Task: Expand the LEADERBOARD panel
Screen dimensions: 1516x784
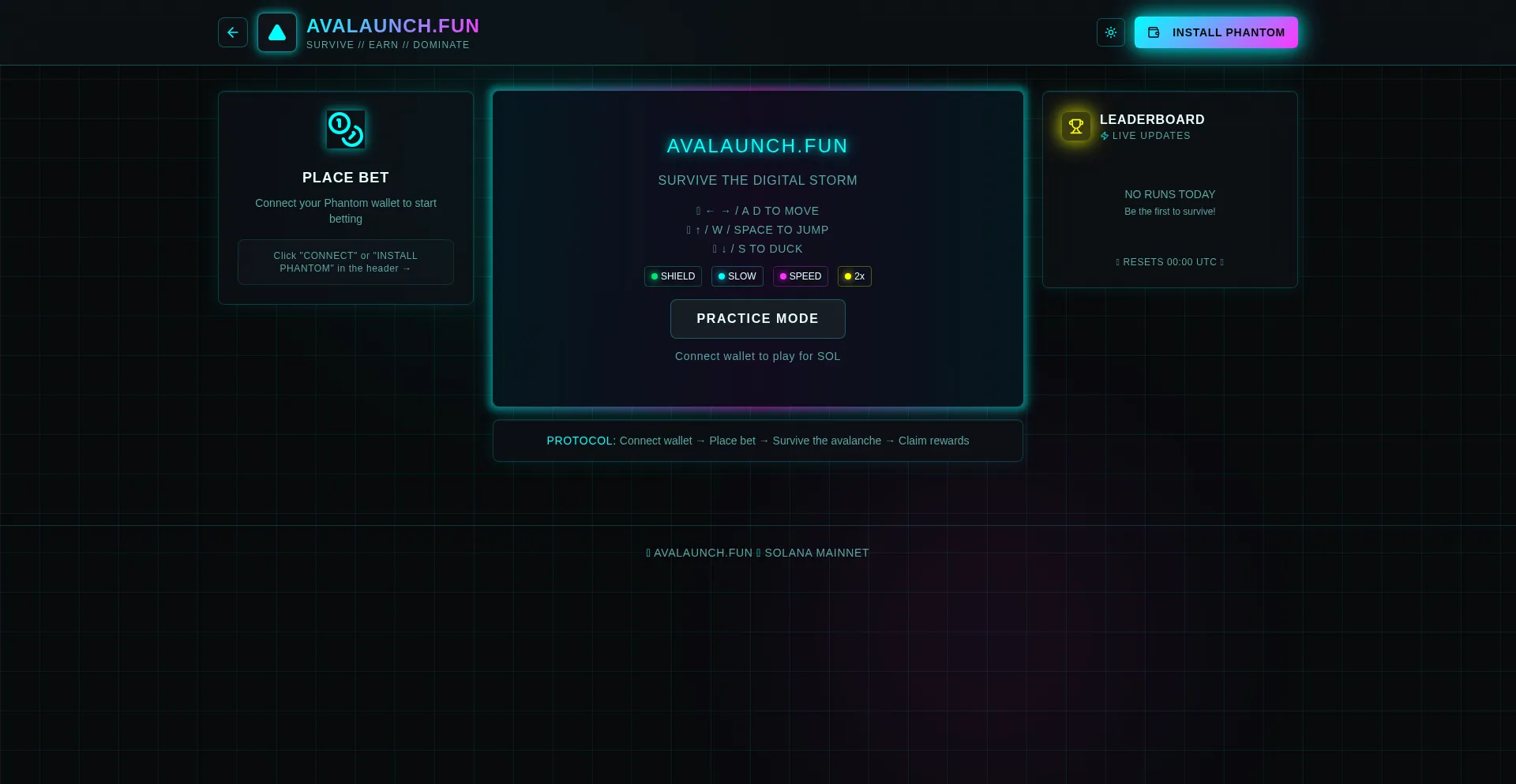Action: (1169, 189)
